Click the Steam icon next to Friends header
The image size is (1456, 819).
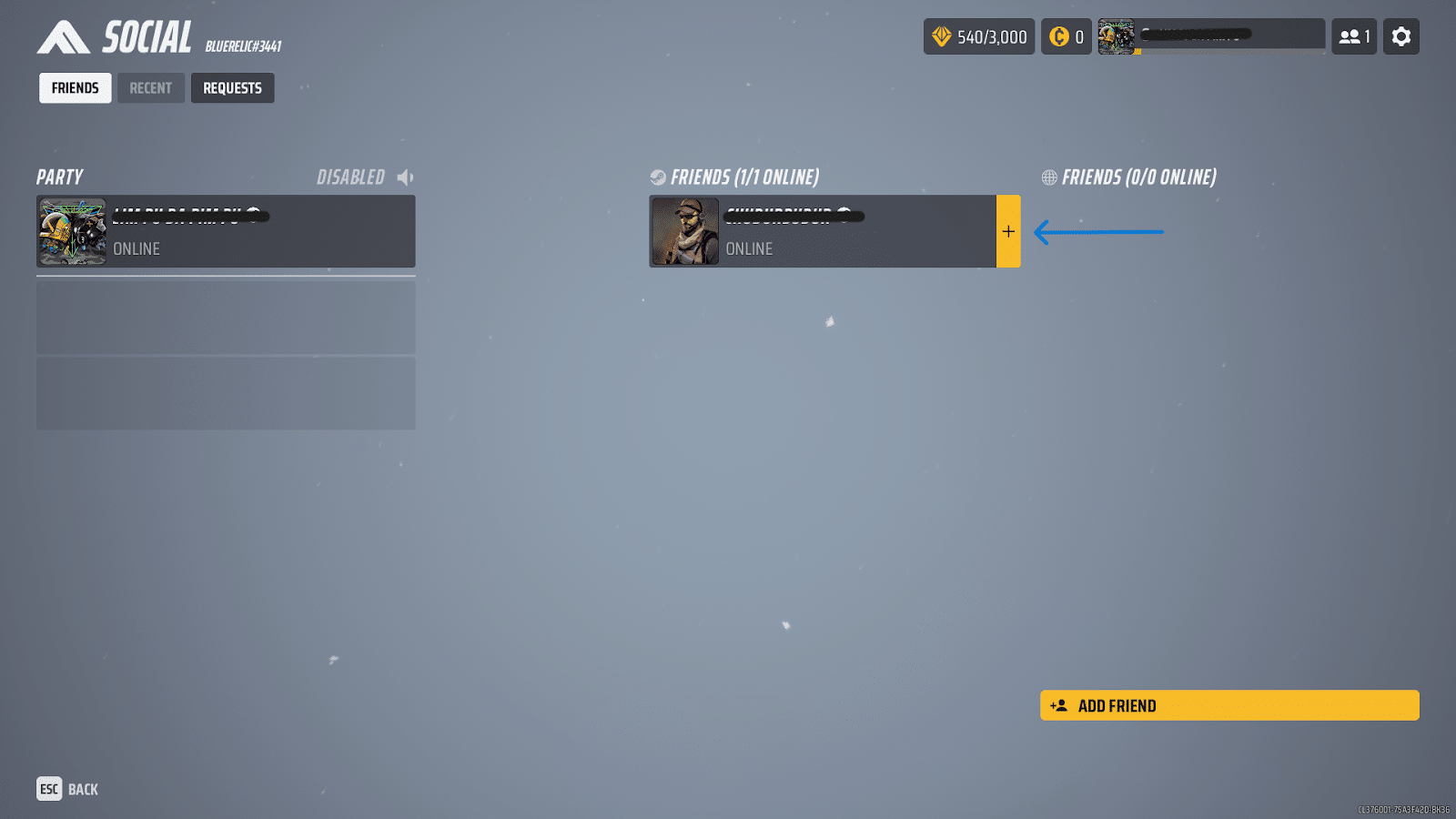(x=657, y=177)
